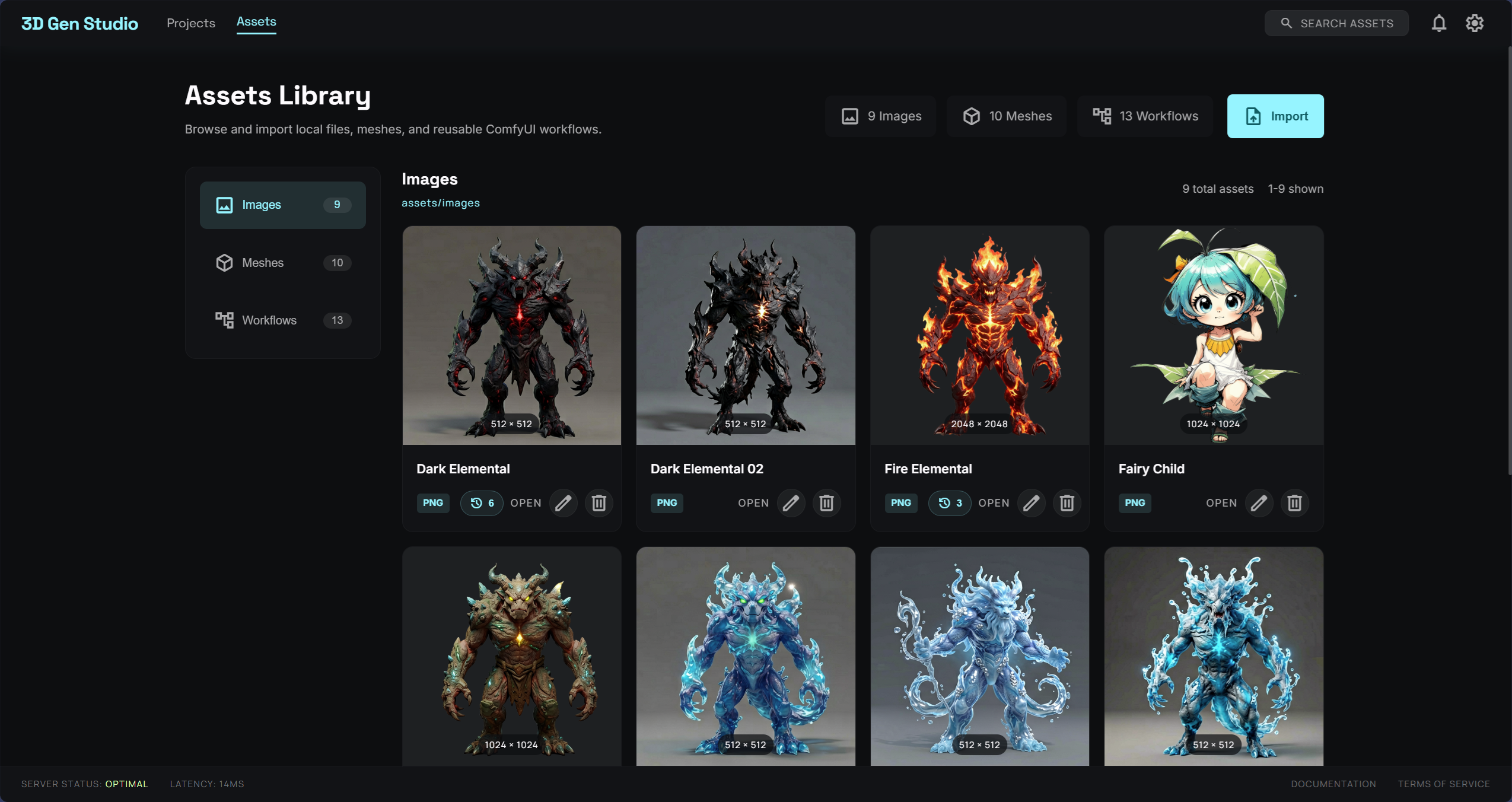Delete the Fairy Child image
The image size is (1512, 802).
1294,503
